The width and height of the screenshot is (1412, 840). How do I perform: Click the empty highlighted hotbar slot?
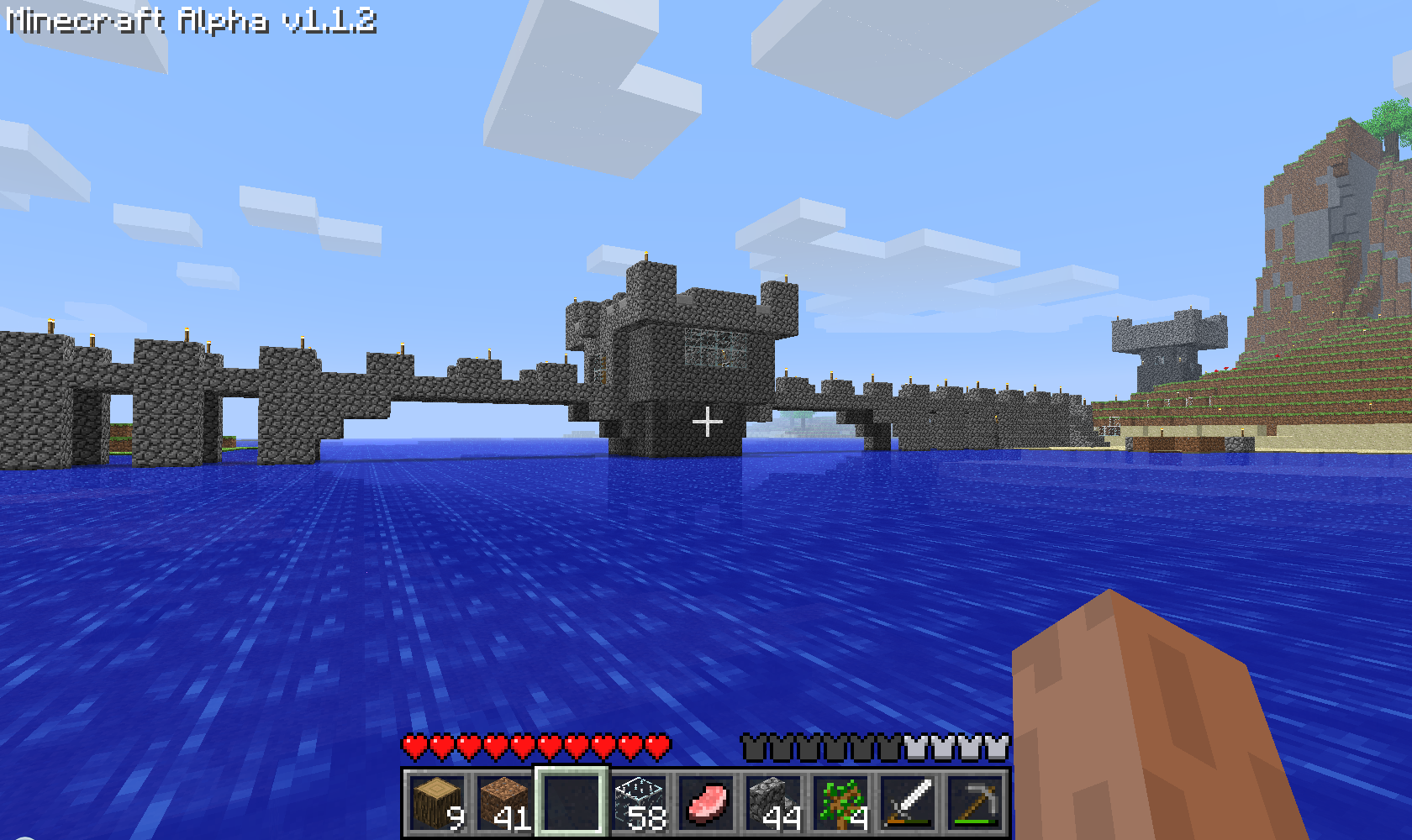(572, 802)
